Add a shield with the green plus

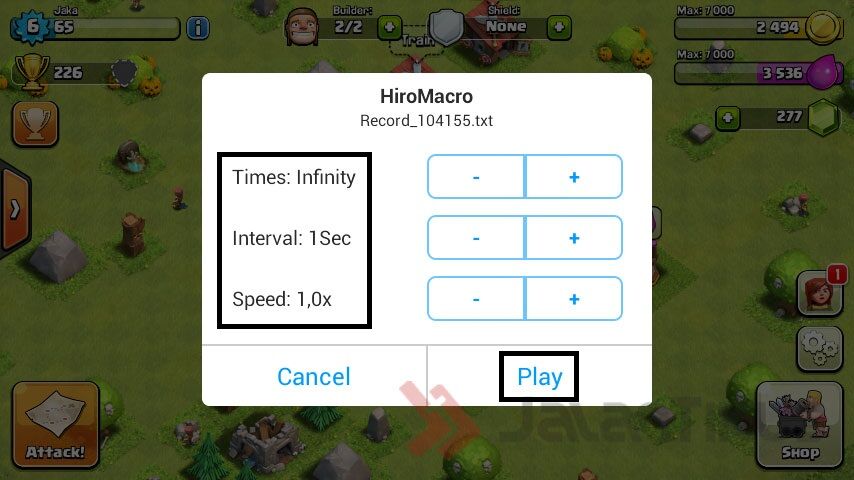tap(562, 27)
